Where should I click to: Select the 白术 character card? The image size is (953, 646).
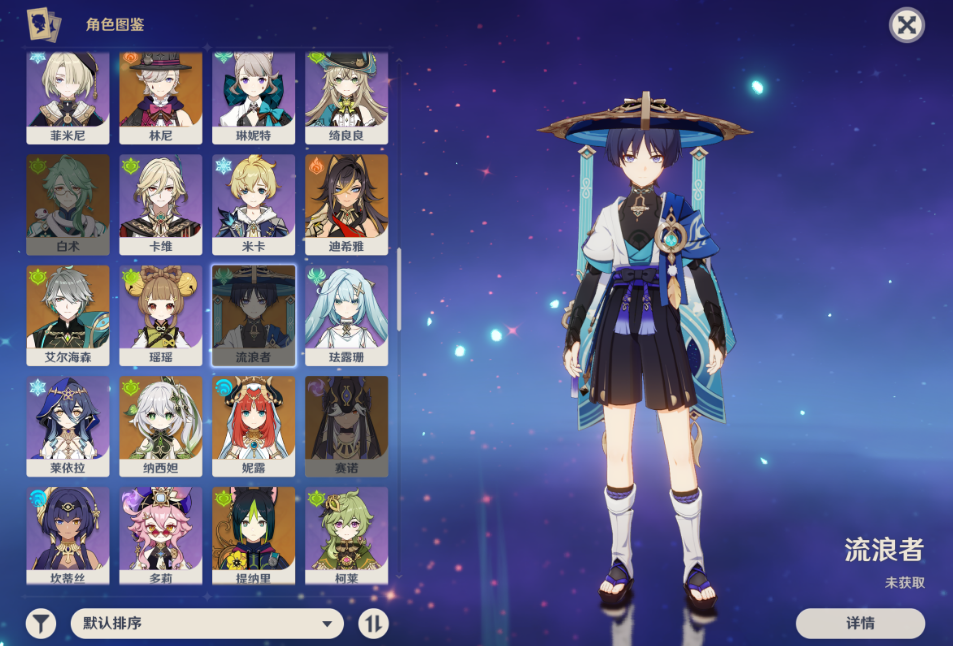[68, 204]
